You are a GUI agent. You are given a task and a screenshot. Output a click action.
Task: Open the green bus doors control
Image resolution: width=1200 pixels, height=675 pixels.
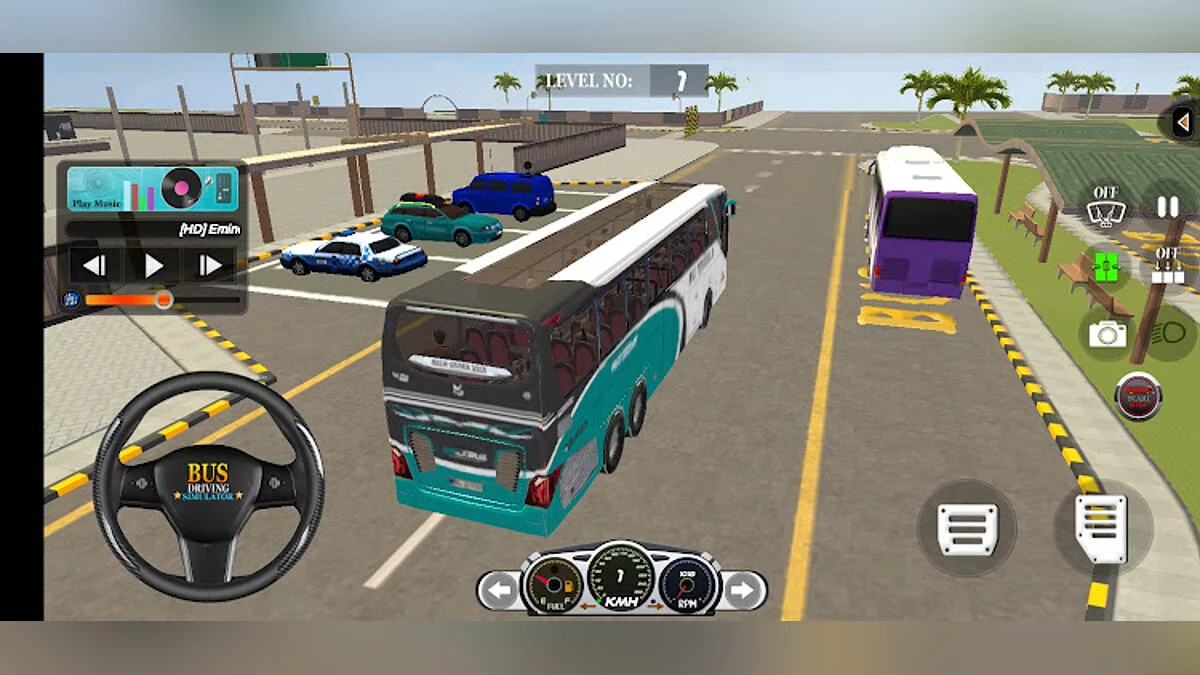tap(1105, 267)
